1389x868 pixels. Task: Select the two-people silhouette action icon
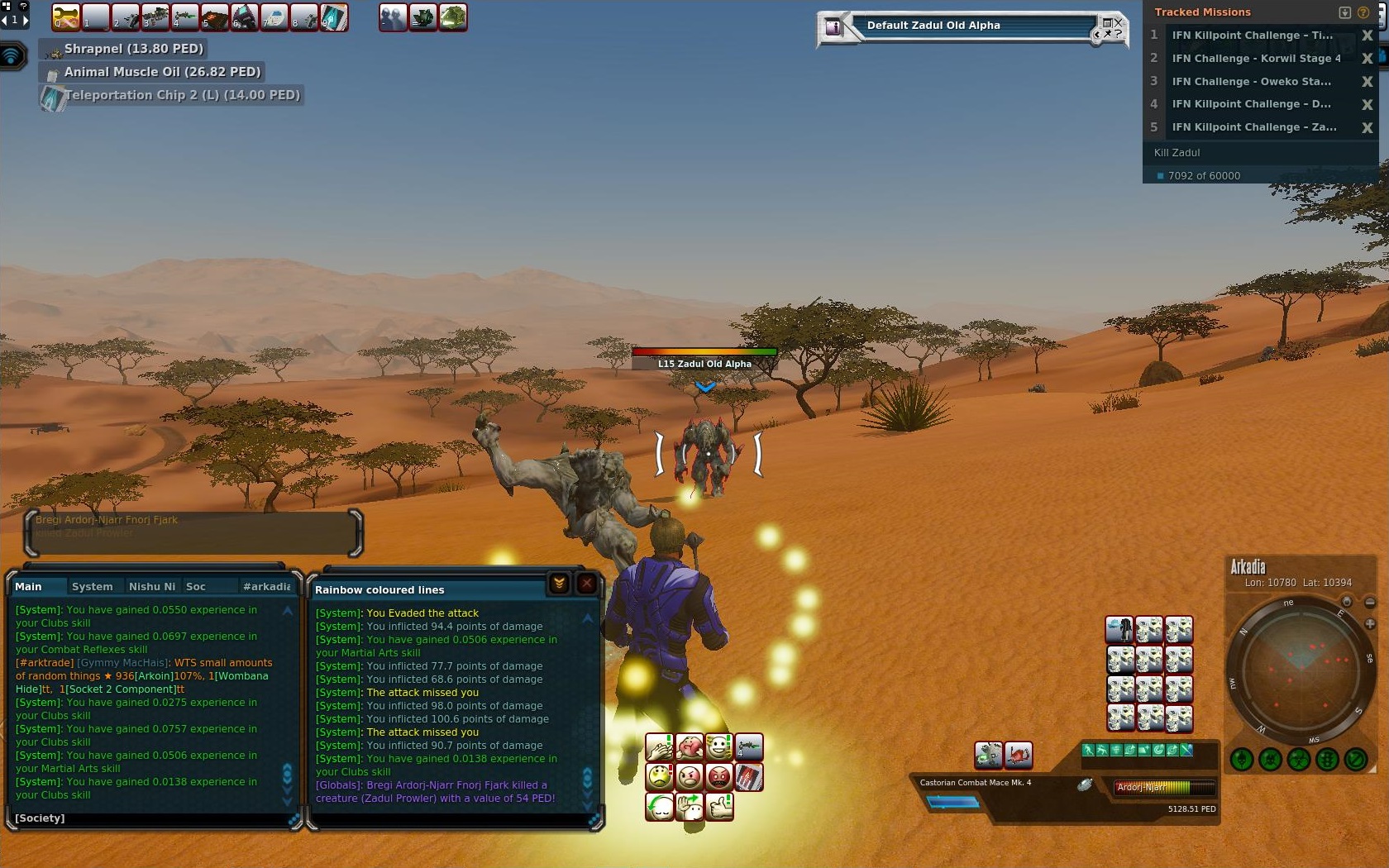click(393, 17)
